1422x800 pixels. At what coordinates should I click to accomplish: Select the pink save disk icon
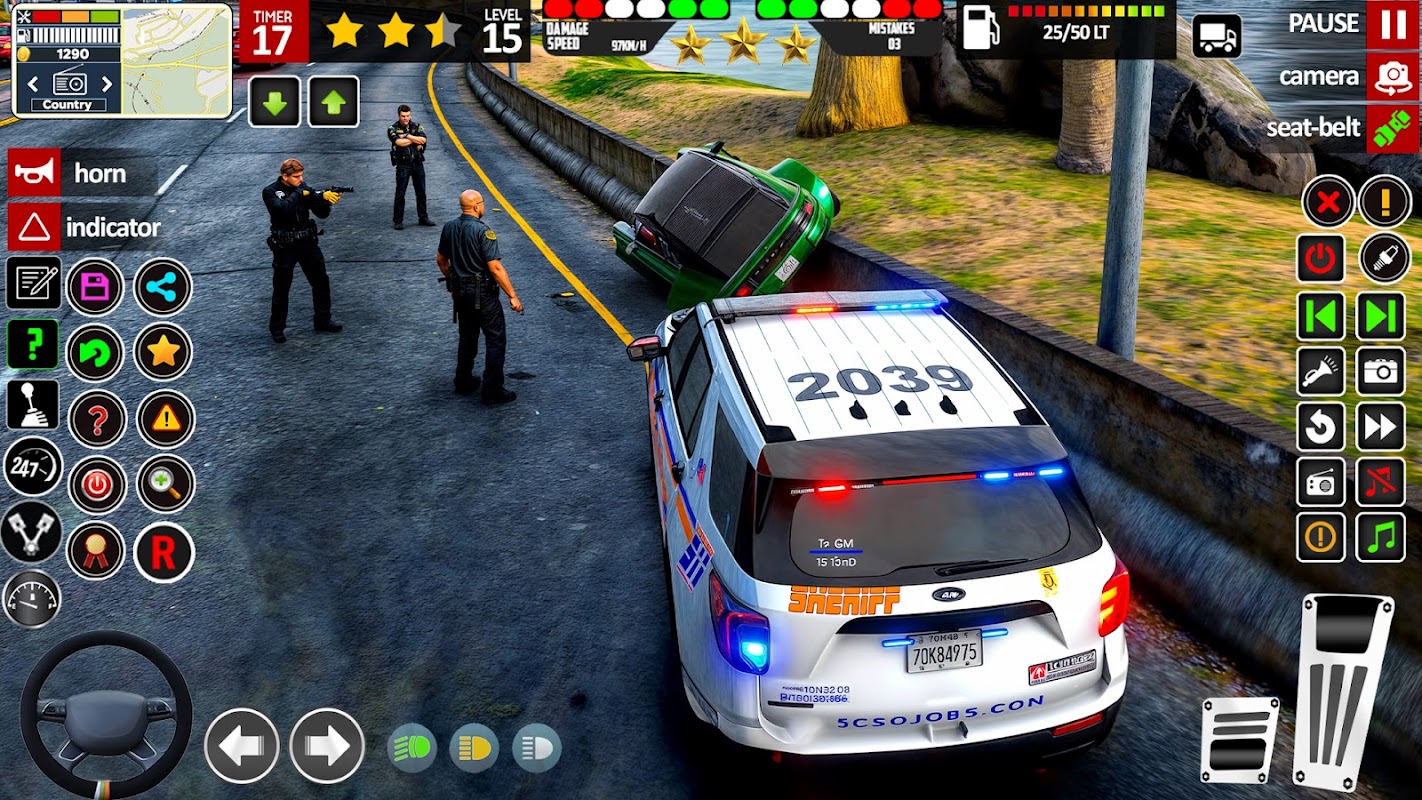click(95, 287)
